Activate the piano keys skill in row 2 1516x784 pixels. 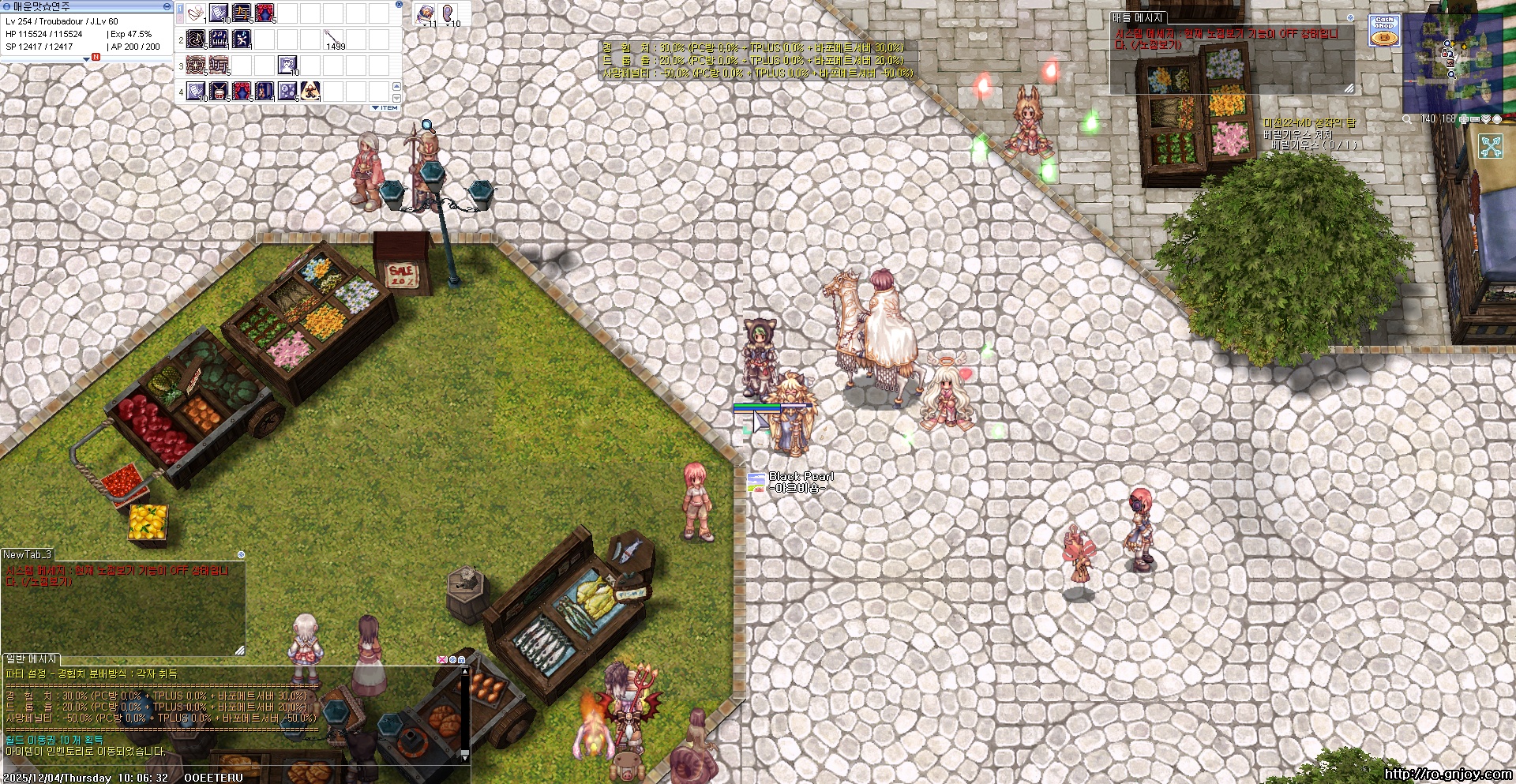[x=219, y=39]
